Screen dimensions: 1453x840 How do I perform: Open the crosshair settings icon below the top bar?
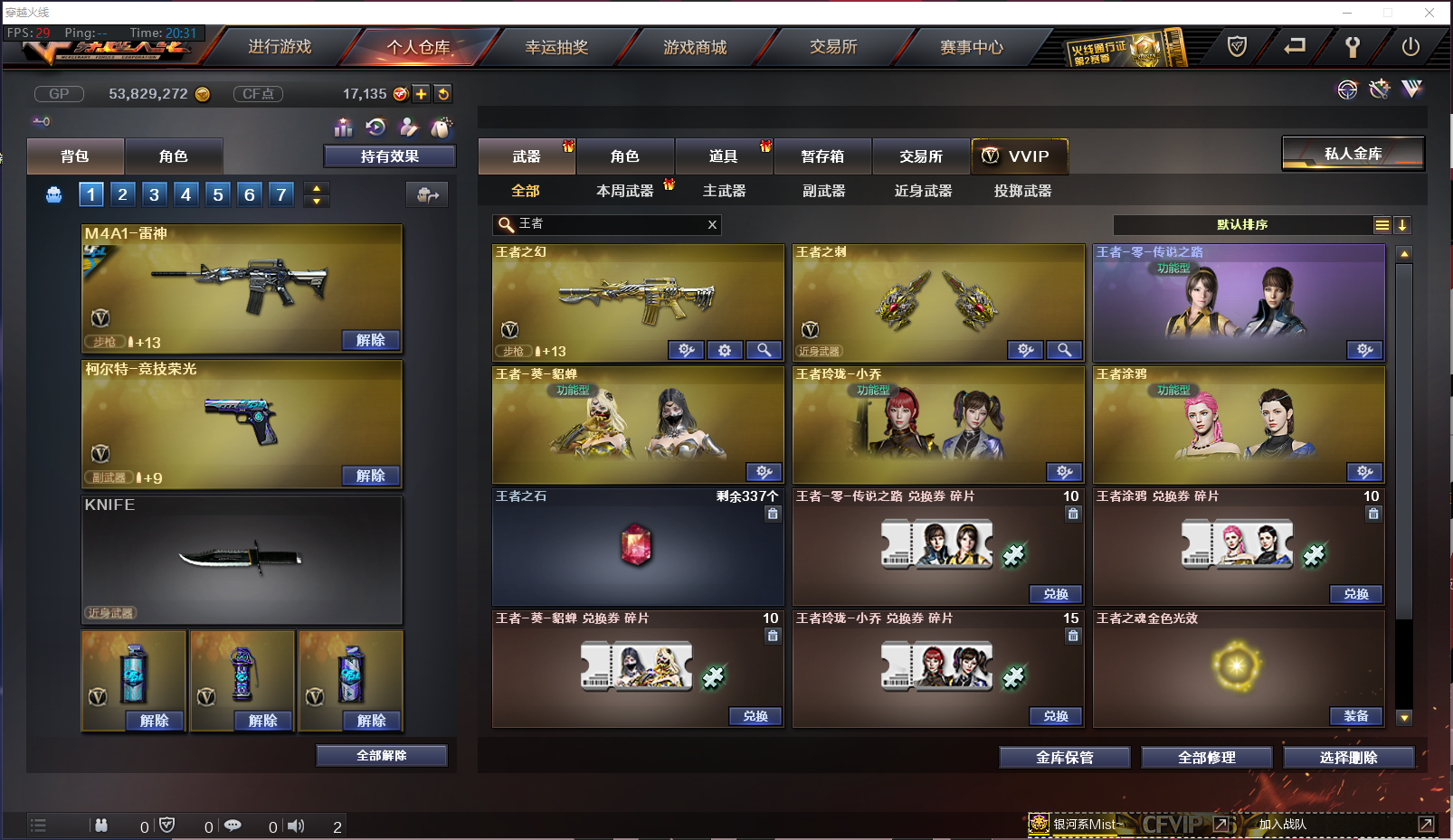pos(1347,90)
